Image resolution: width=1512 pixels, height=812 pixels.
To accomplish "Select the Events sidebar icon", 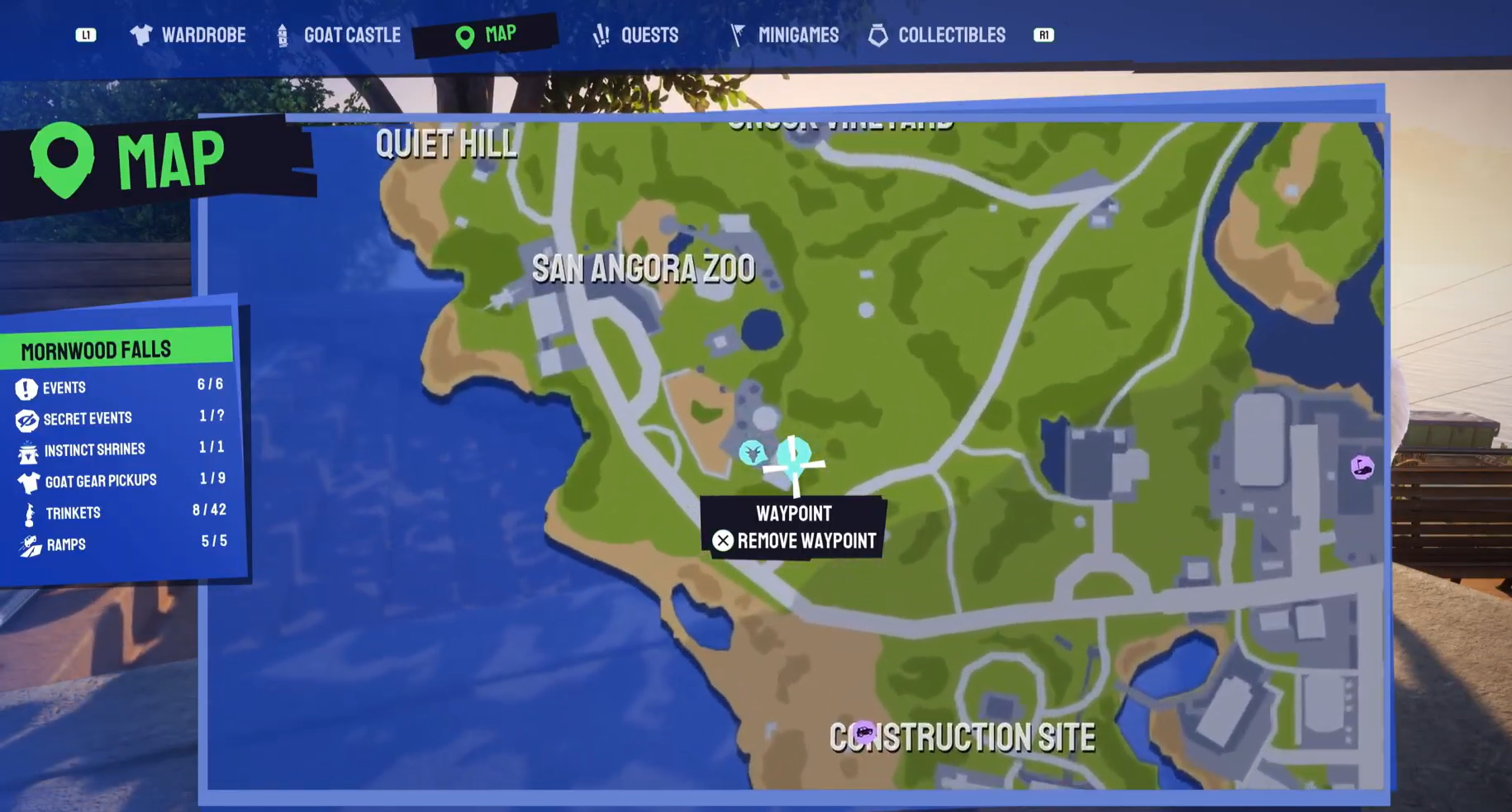I will coord(27,387).
